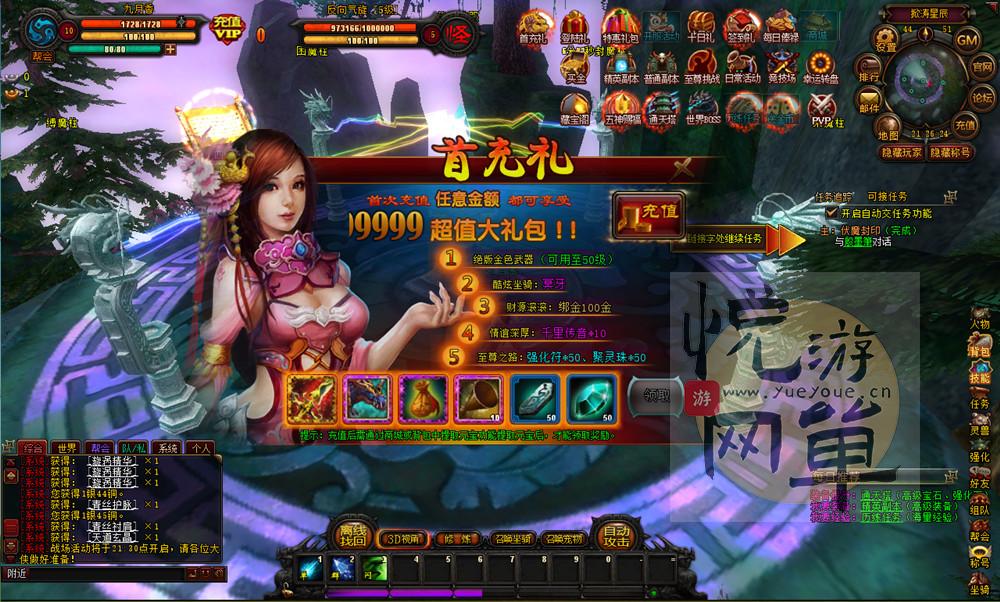
Task: Toggle 隐藏玩家 hide players
Action: click(x=900, y=152)
